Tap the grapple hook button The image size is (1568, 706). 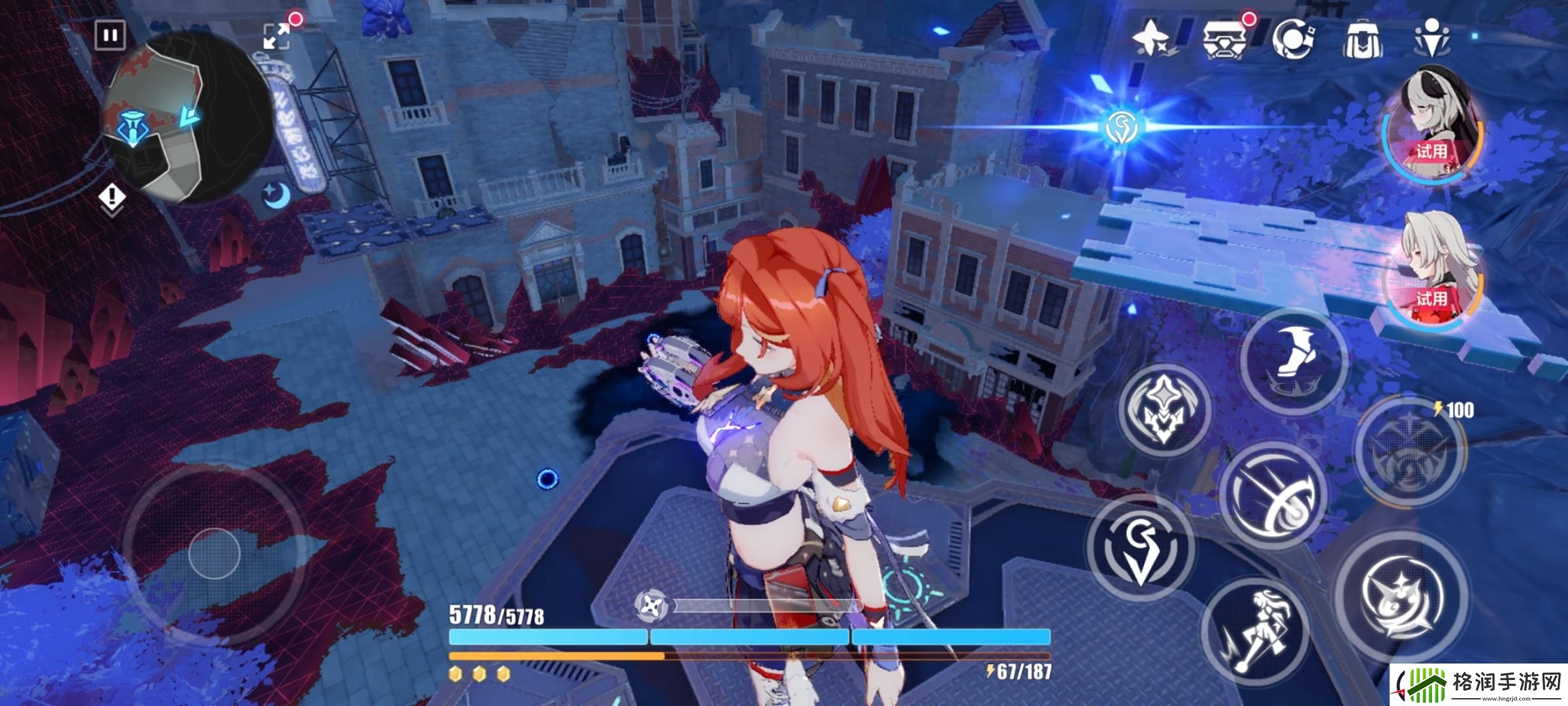(1140, 548)
